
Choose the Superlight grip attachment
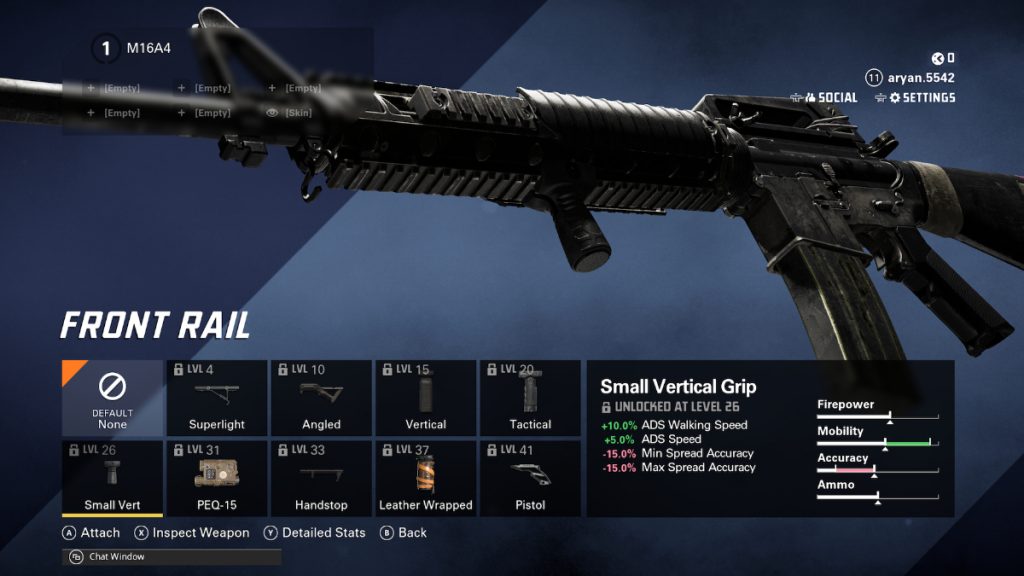click(217, 398)
